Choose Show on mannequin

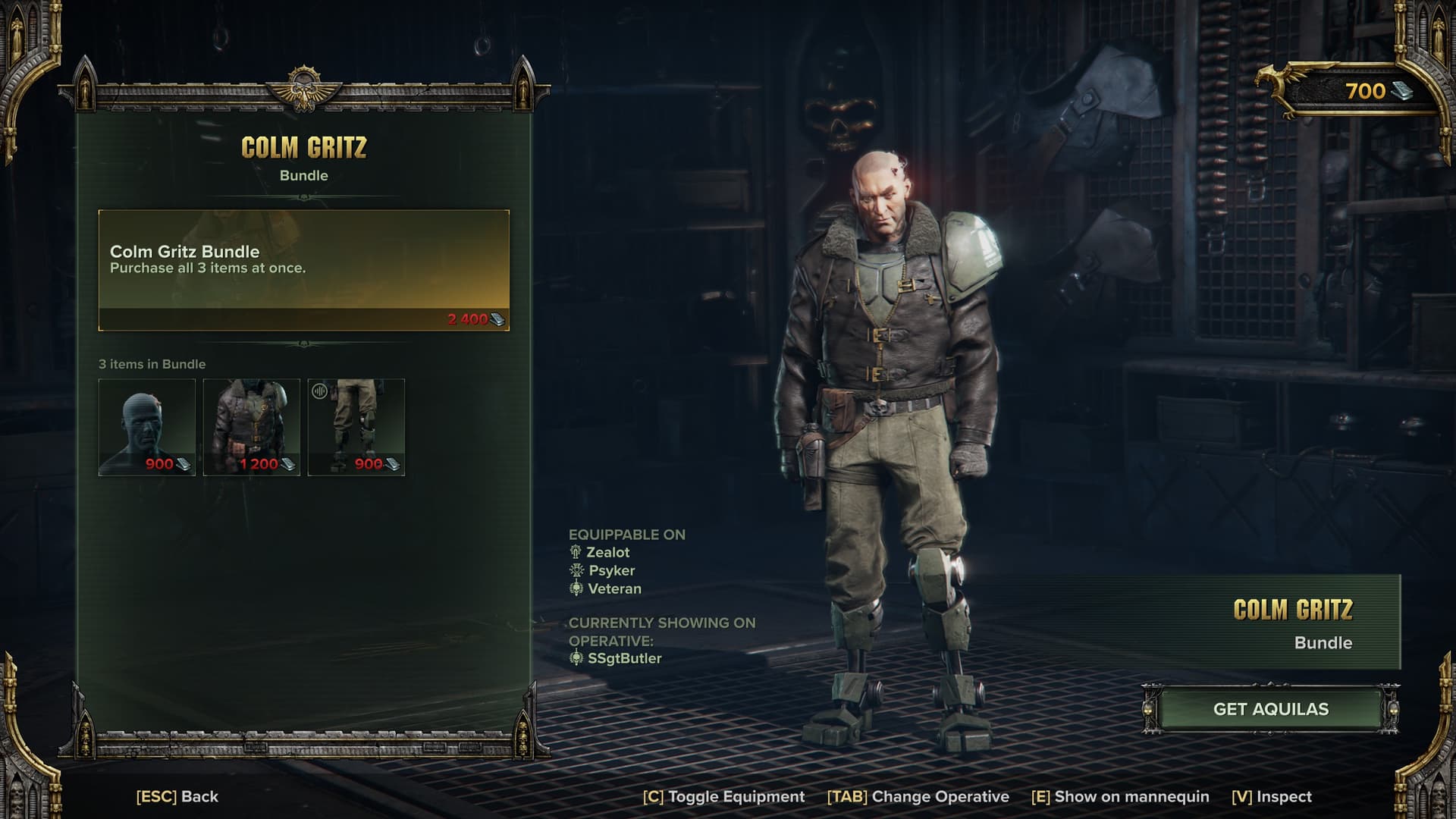[x=1120, y=796]
